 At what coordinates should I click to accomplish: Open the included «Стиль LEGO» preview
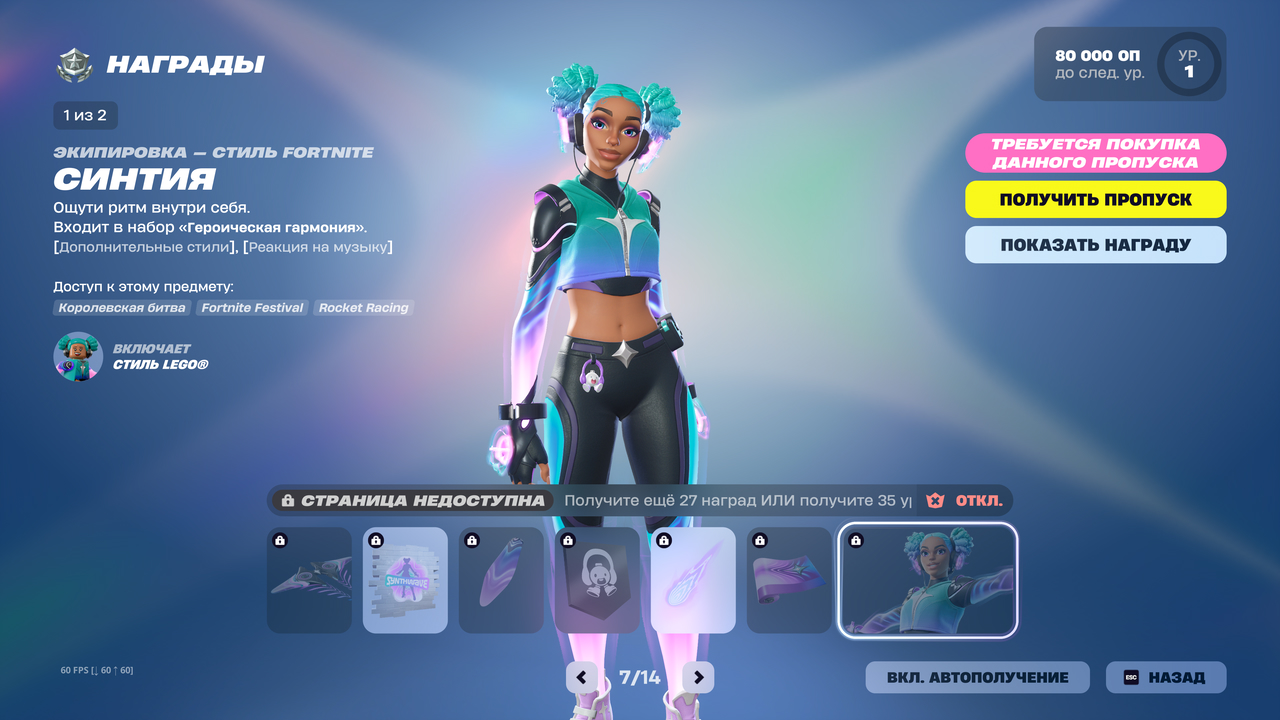(x=78, y=357)
